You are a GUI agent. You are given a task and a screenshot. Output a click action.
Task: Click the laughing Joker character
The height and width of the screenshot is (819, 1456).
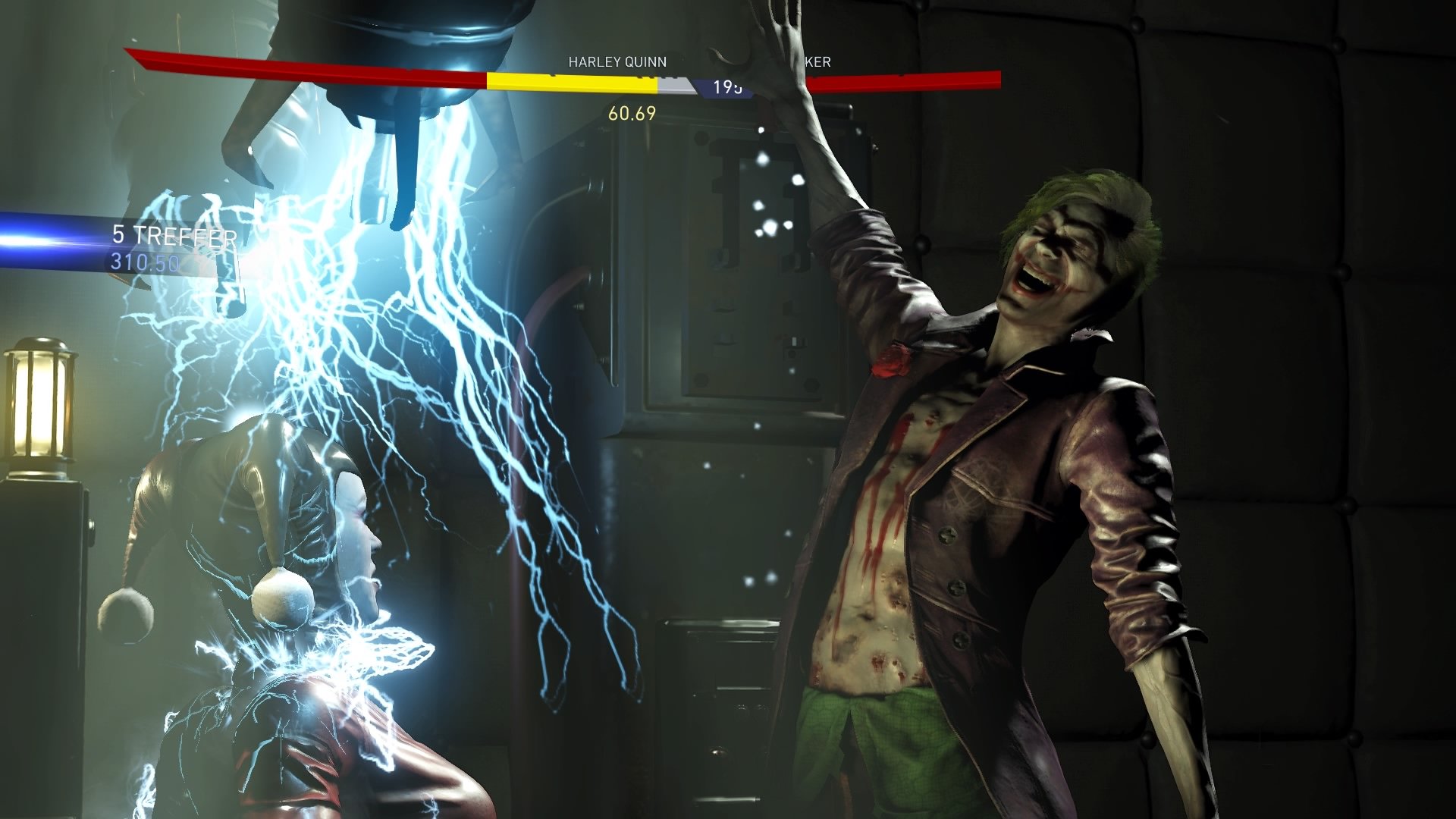tap(986, 455)
